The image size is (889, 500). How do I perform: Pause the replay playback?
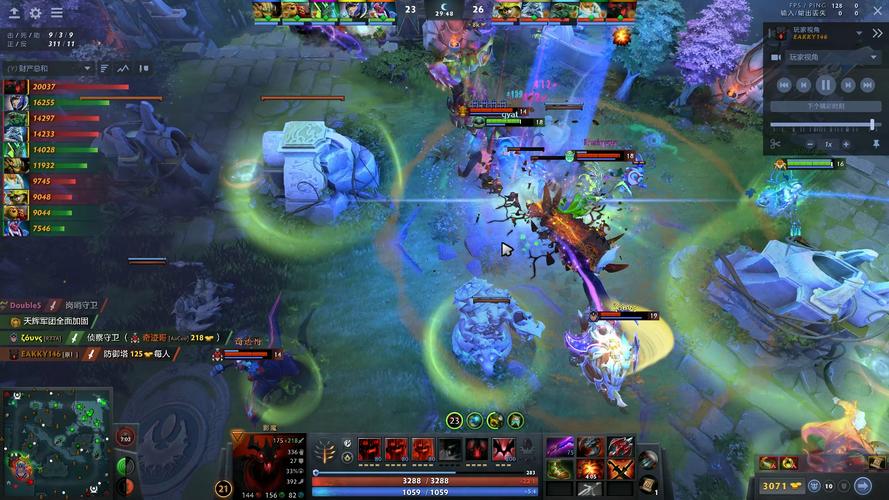tap(826, 86)
